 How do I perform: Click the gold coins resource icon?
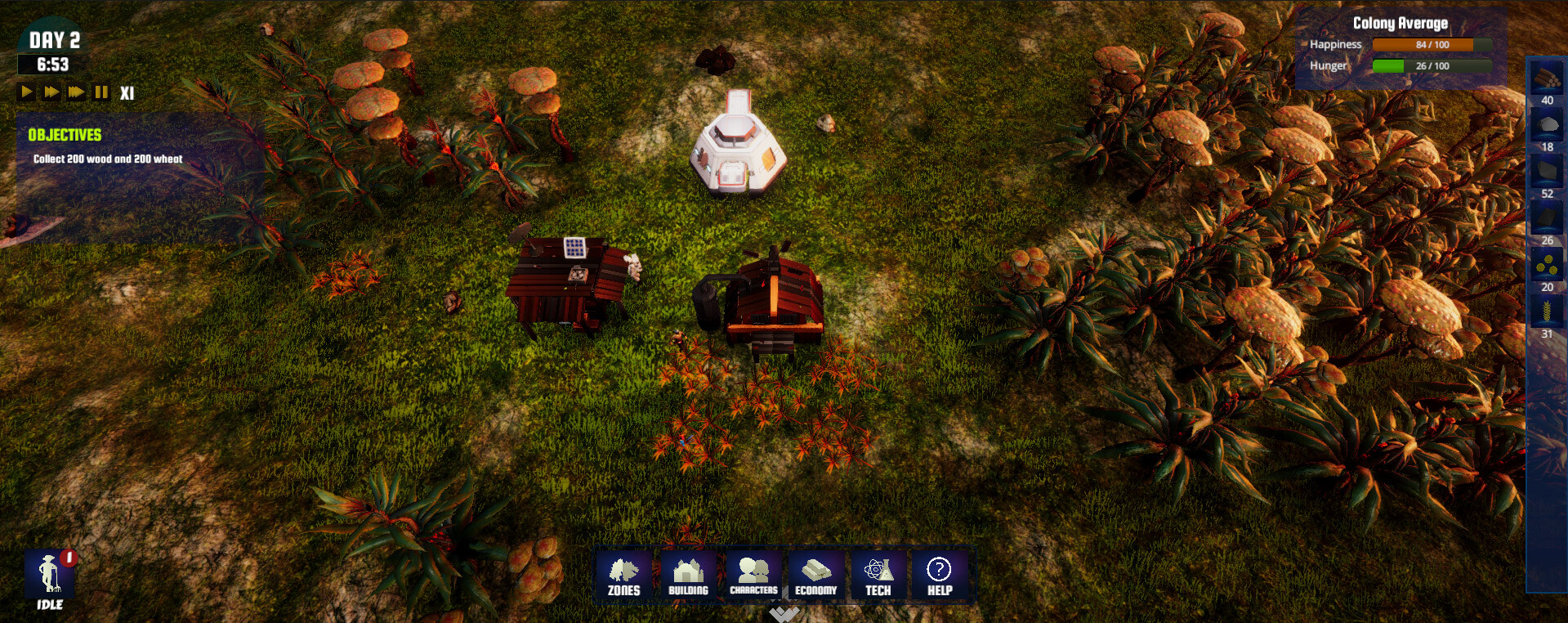pyautogui.click(x=1547, y=264)
